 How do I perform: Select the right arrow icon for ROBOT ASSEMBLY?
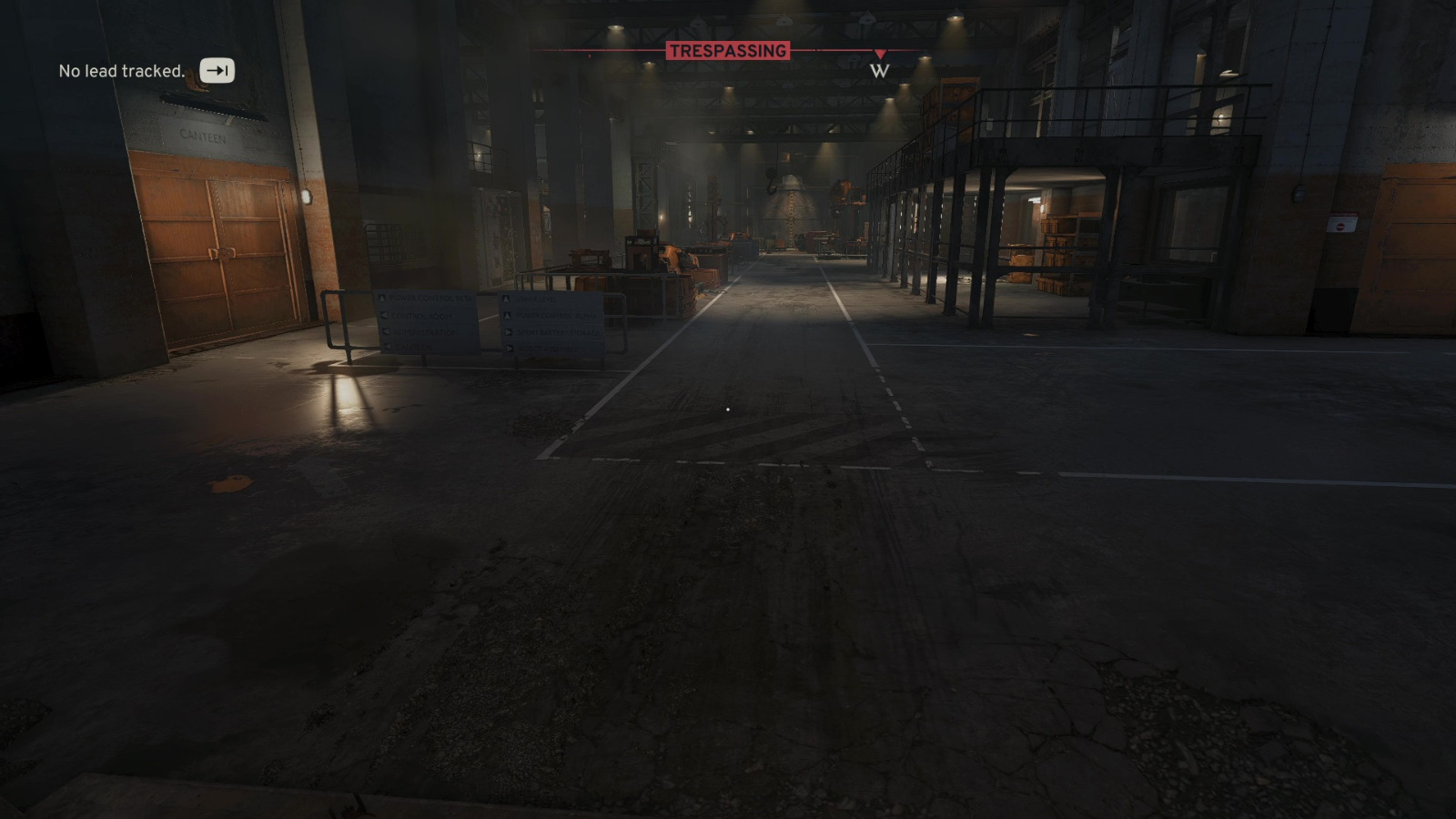tap(508, 348)
